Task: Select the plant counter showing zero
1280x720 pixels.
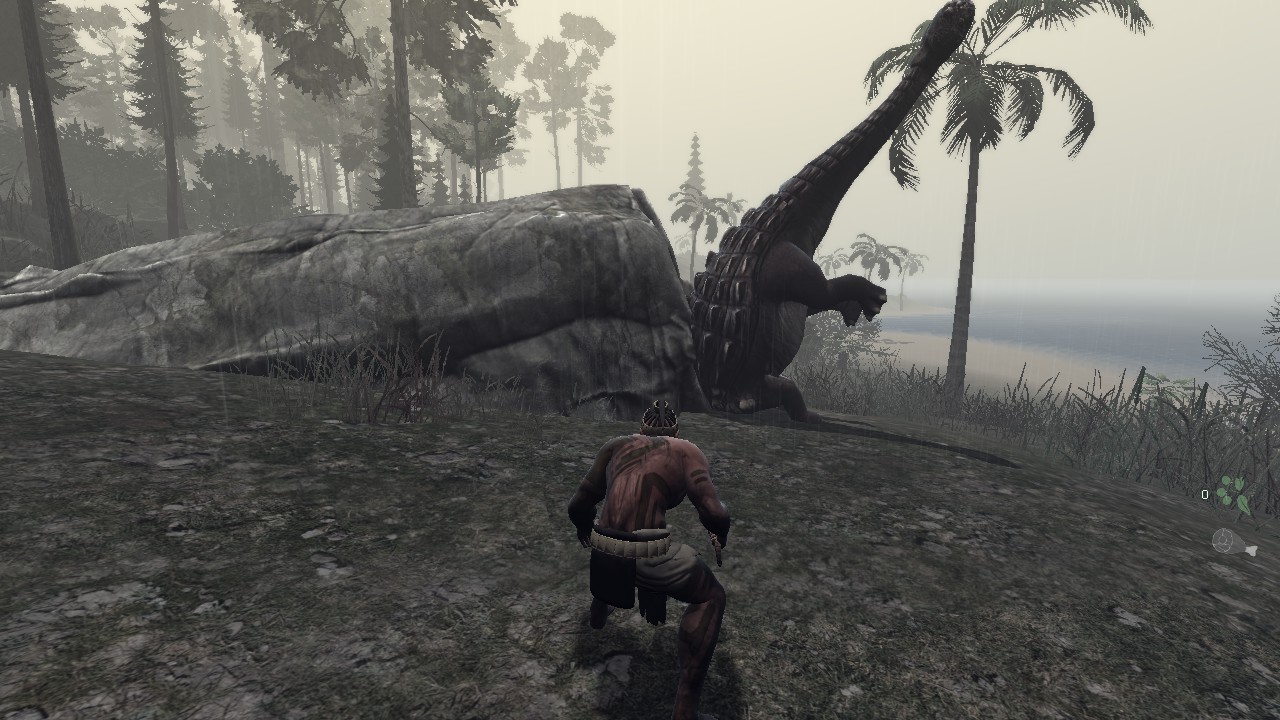Action: pyautogui.click(x=1205, y=494)
